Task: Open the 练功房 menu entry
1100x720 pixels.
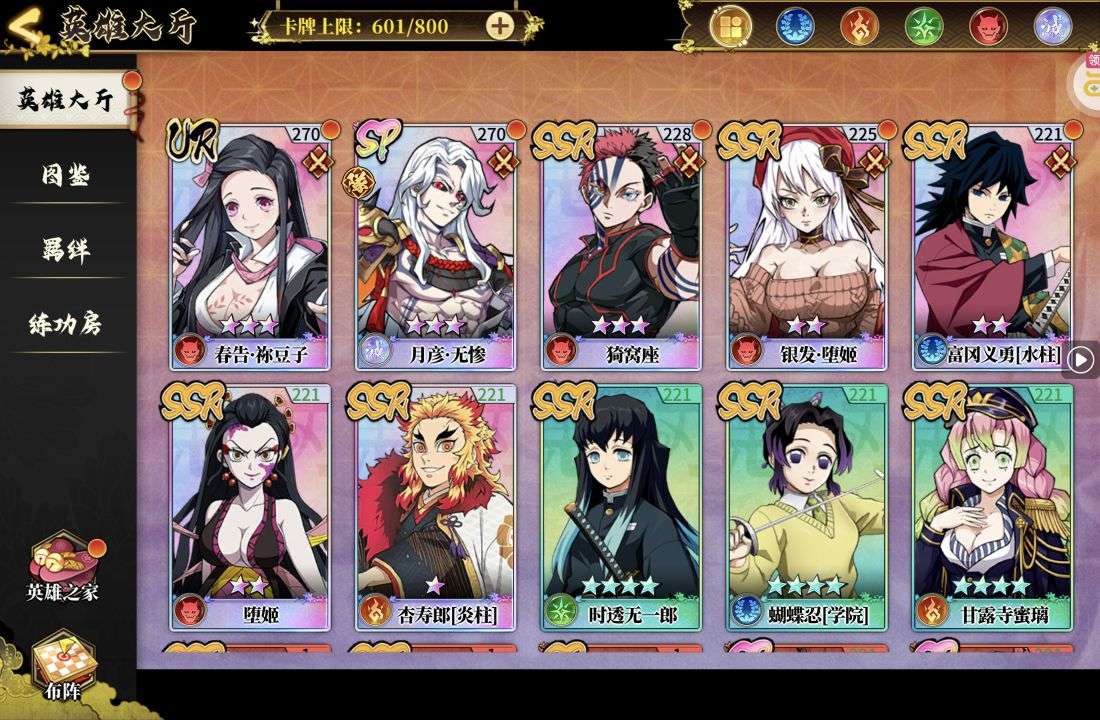Action: click(x=66, y=324)
